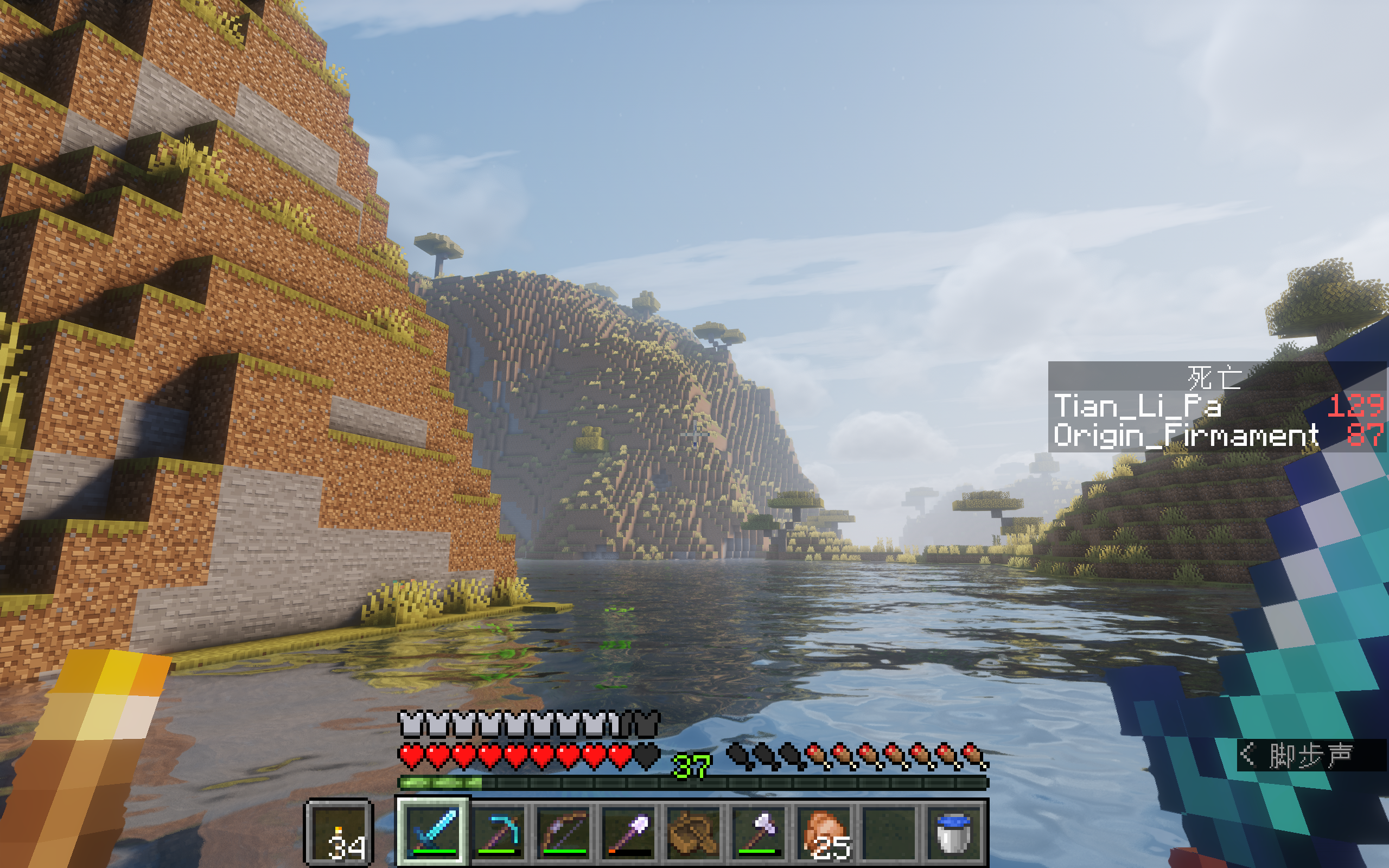Select the iron shovel slot
This screenshot has height=868, width=1389.
click(629, 831)
